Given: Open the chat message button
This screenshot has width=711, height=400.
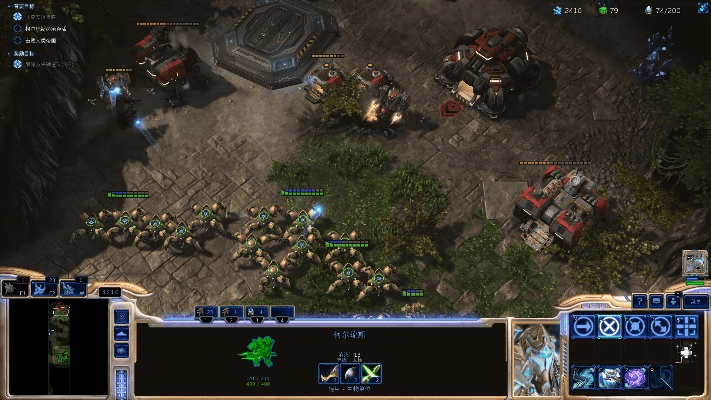Looking at the screenshot, I should point(656,301).
